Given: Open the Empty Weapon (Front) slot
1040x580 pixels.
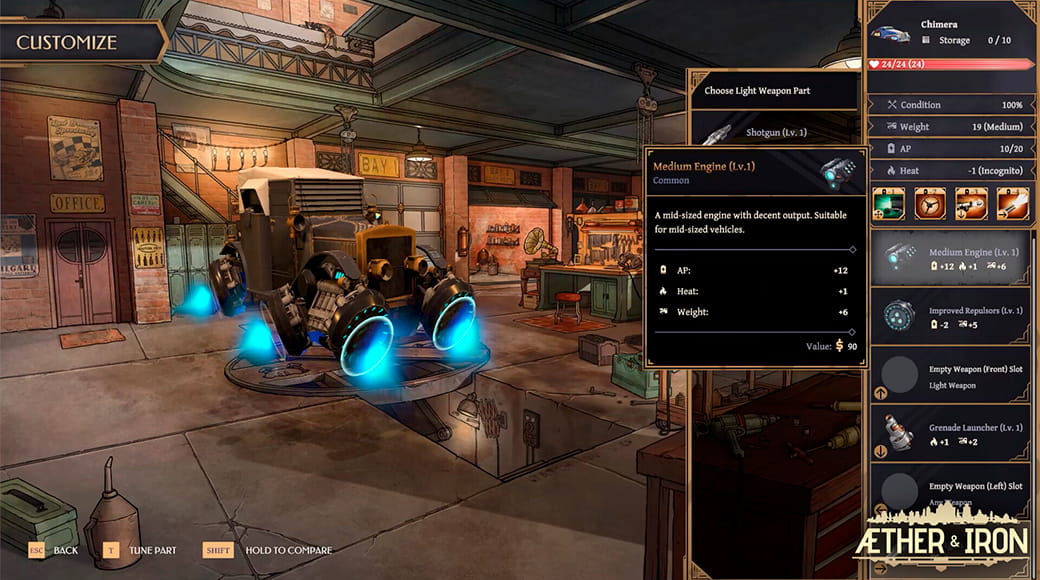Looking at the screenshot, I should click(x=950, y=374).
